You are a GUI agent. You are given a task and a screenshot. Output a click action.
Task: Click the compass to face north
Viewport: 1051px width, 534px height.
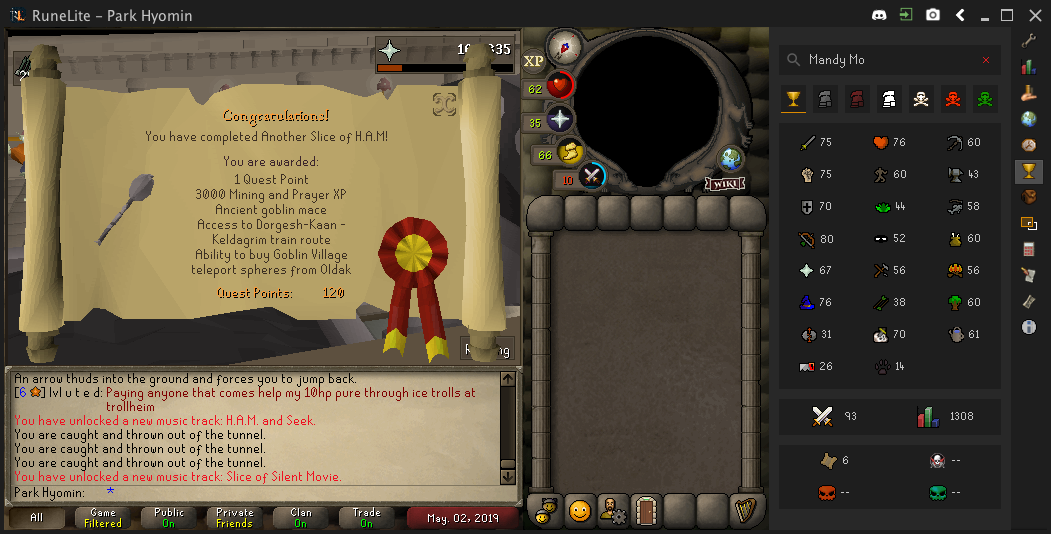point(565,45)
